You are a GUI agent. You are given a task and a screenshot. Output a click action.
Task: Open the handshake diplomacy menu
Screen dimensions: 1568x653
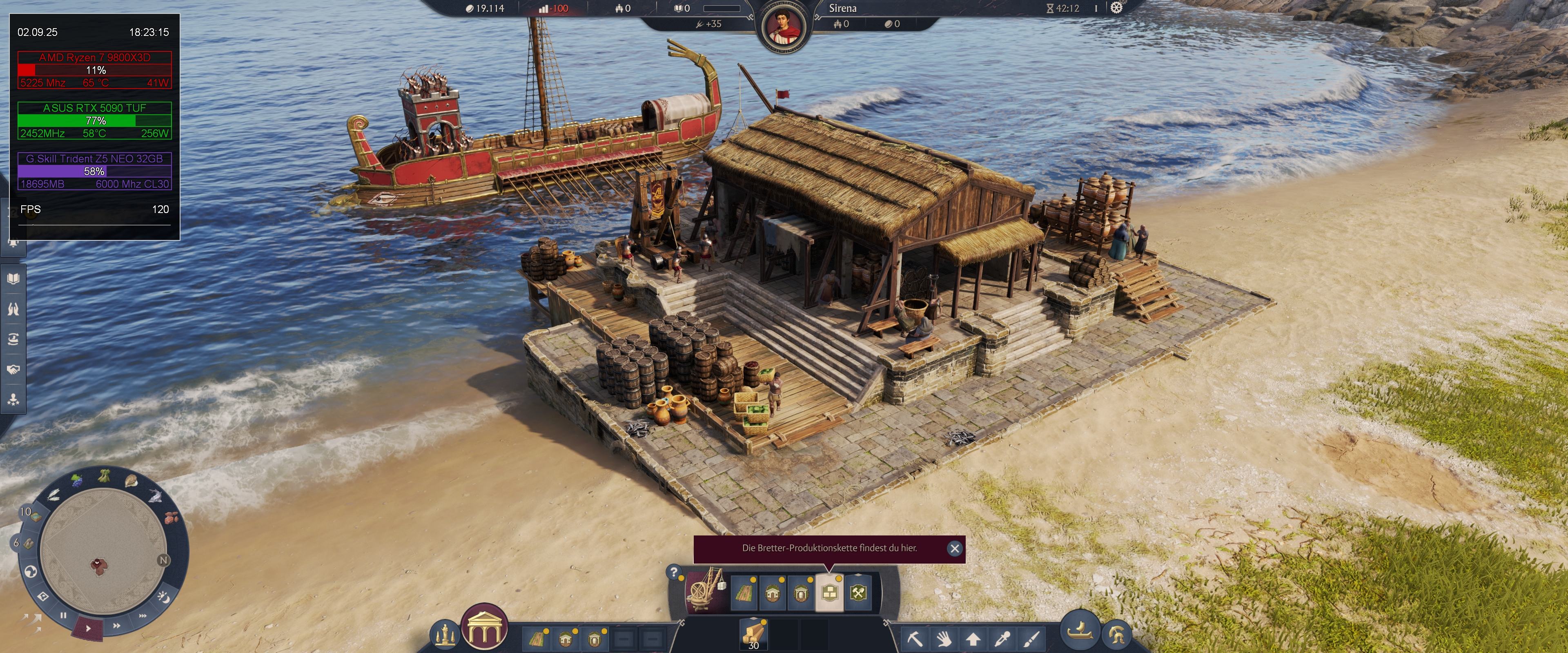[x=13, y=369]
